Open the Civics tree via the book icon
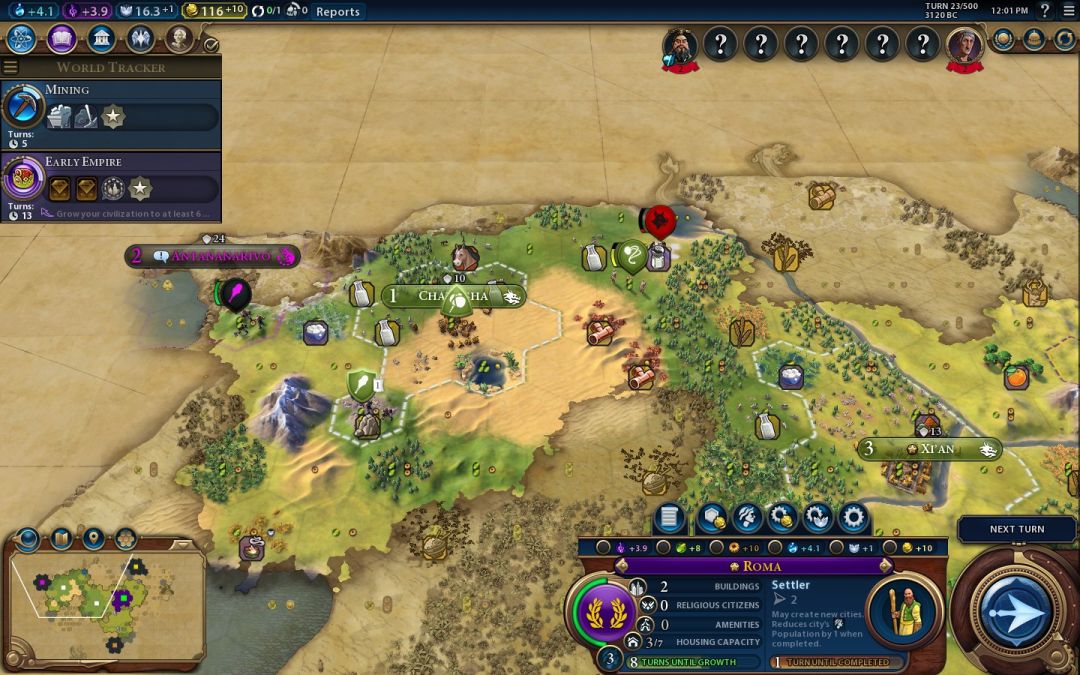Viewport: 1080px width, 675px height. [x=61, y=39]
